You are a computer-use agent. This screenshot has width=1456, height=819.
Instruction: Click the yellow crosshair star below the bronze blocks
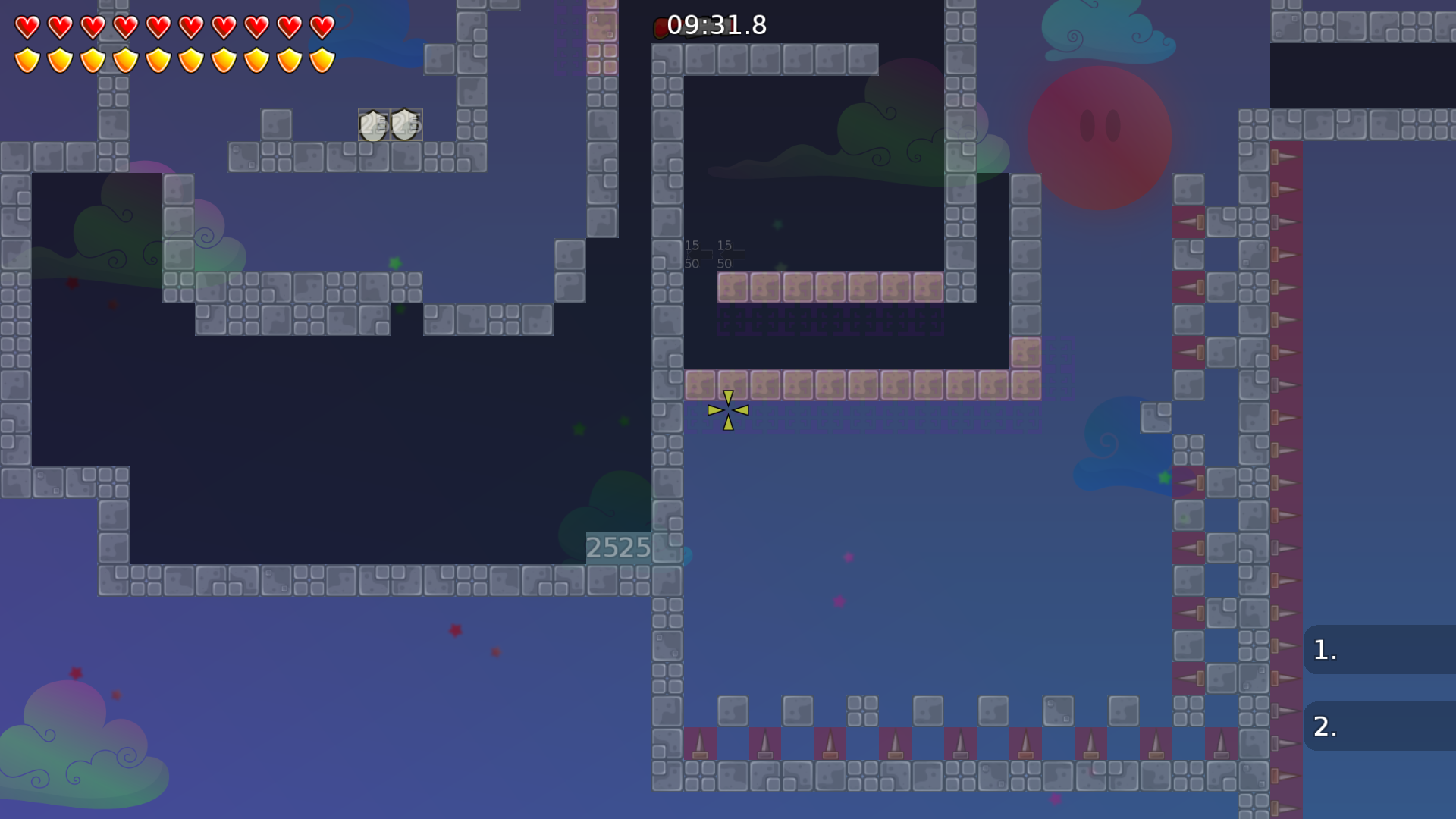click(x=727, y=409)
